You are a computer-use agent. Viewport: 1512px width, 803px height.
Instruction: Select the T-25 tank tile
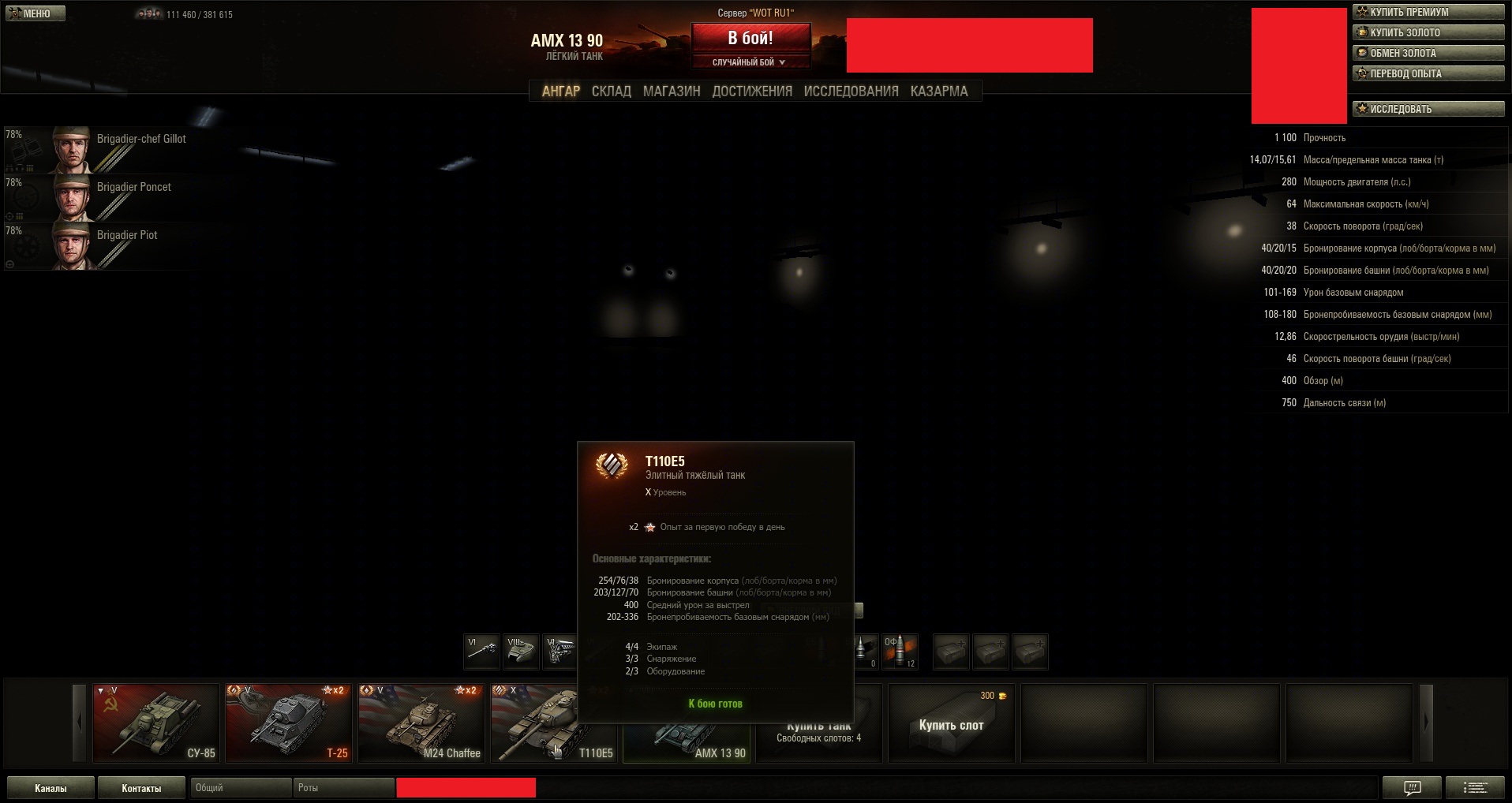(289, 723)
